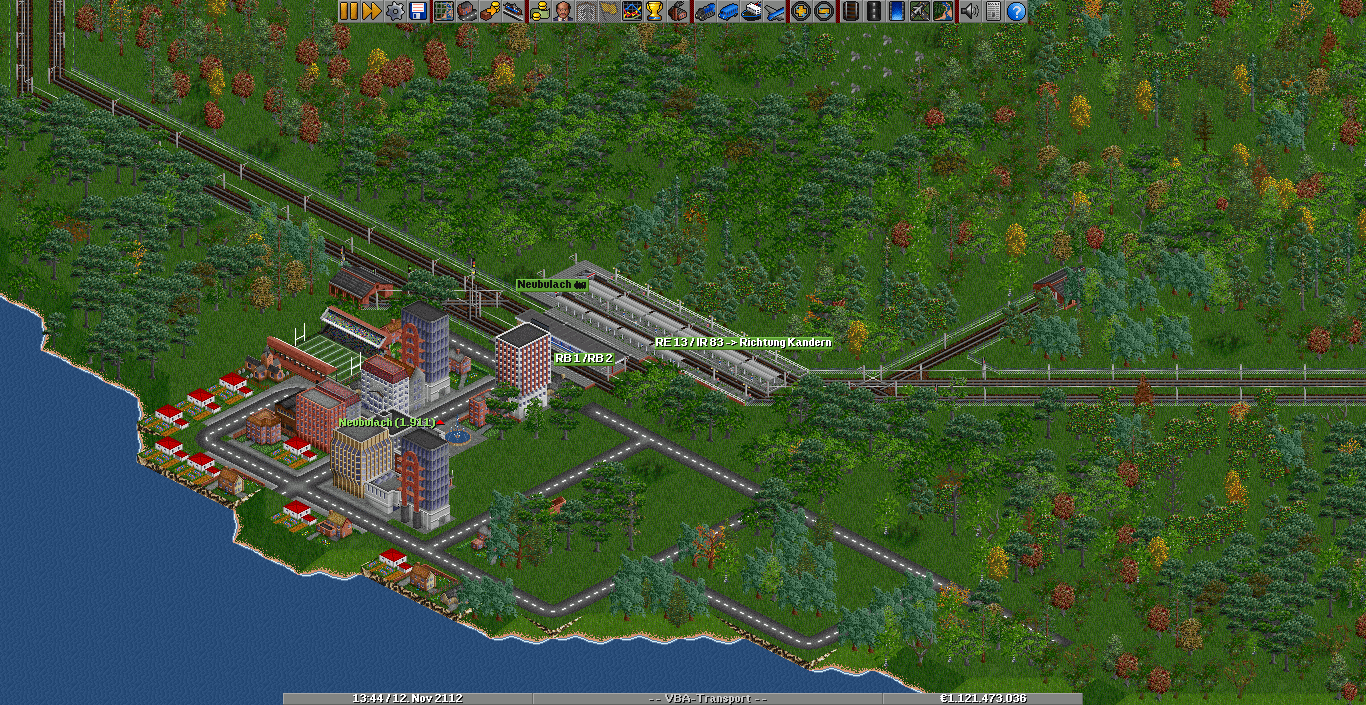This screenshot has height=705, width=1366.
Task: Open the sound and music options
Action: (x=969, y=11)
